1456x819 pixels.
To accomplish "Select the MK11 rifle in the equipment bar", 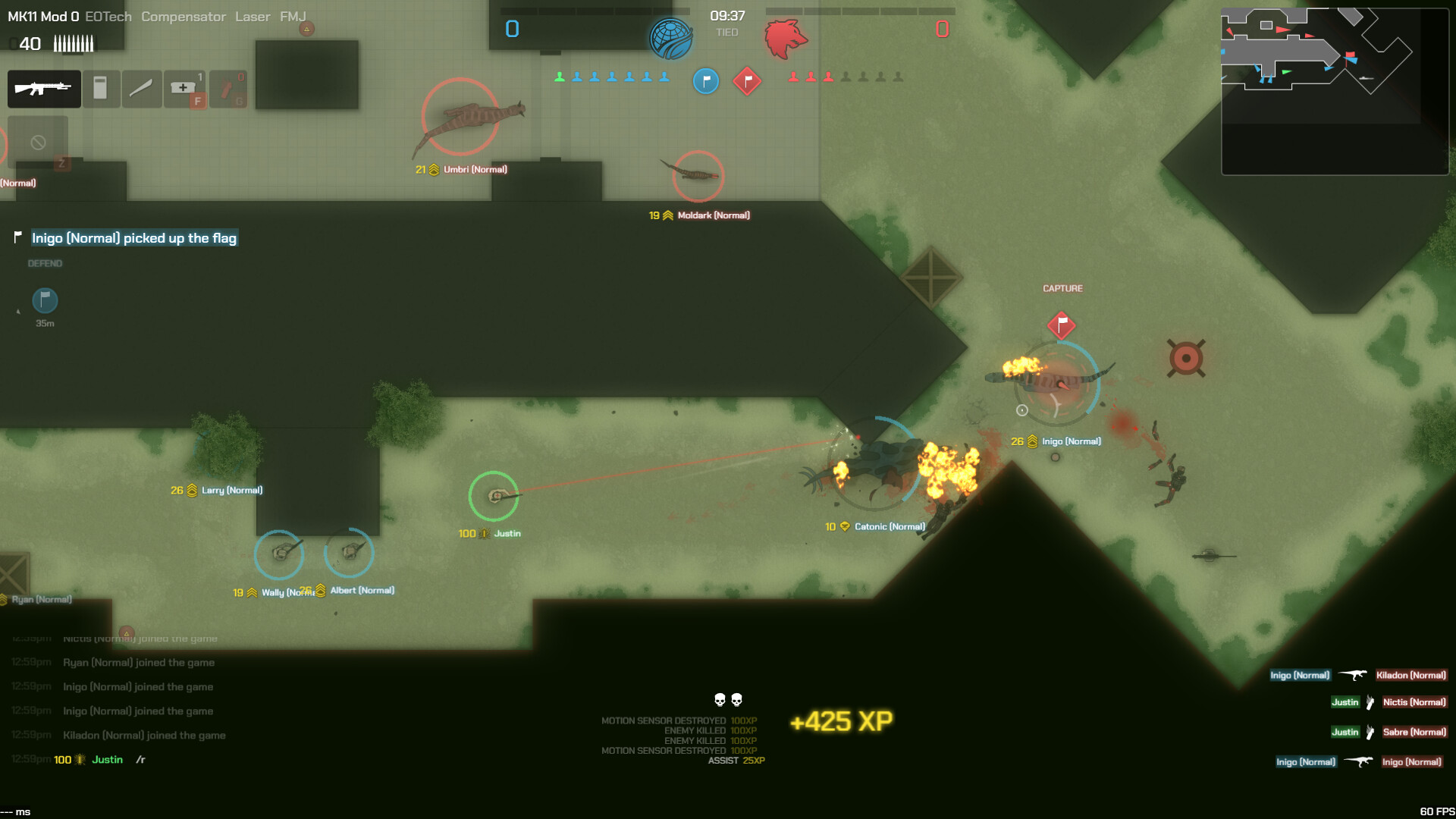I will pos(43,89).
